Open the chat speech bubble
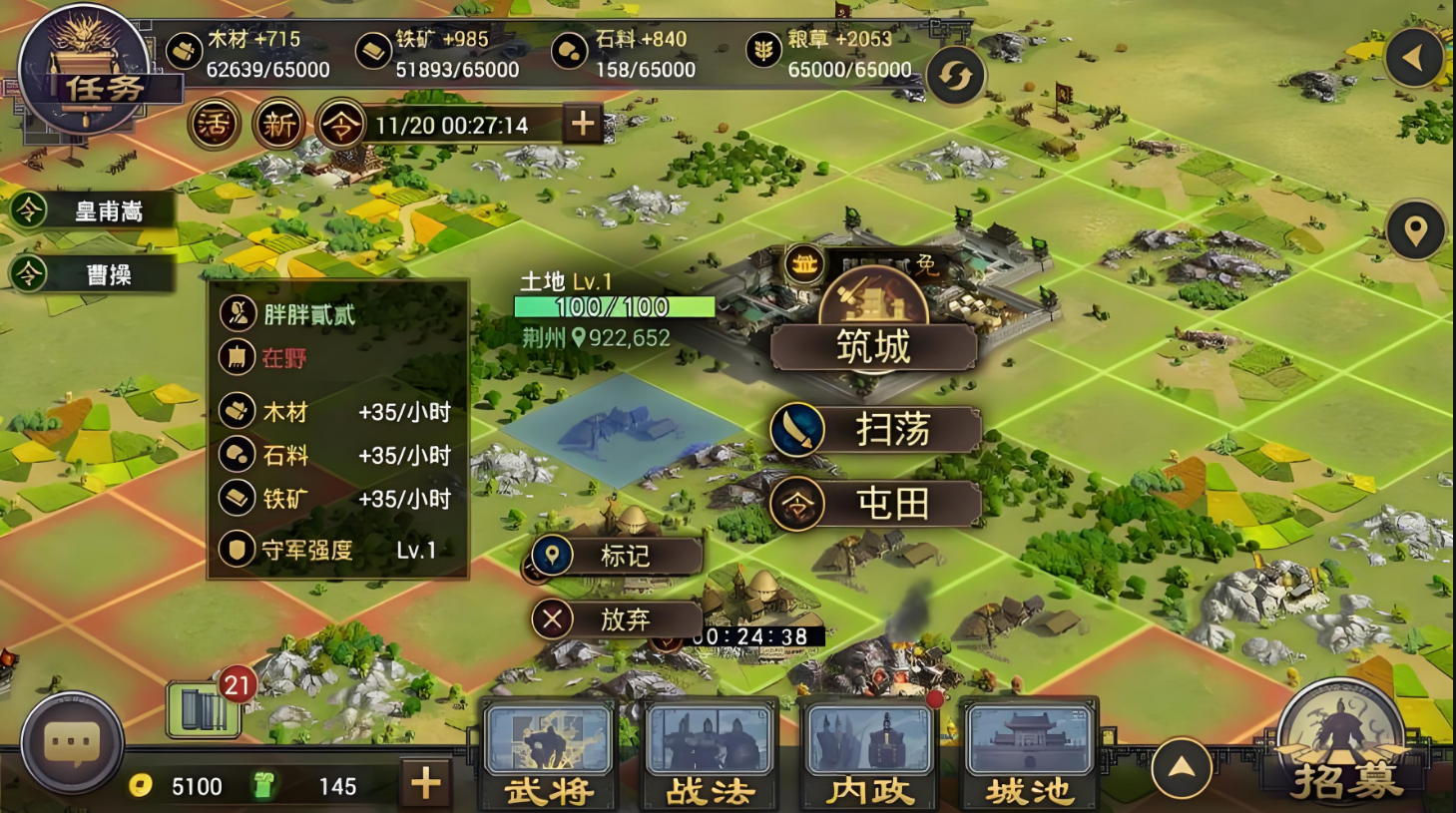This screenshot has height=813, width=1456. point(72,744)
